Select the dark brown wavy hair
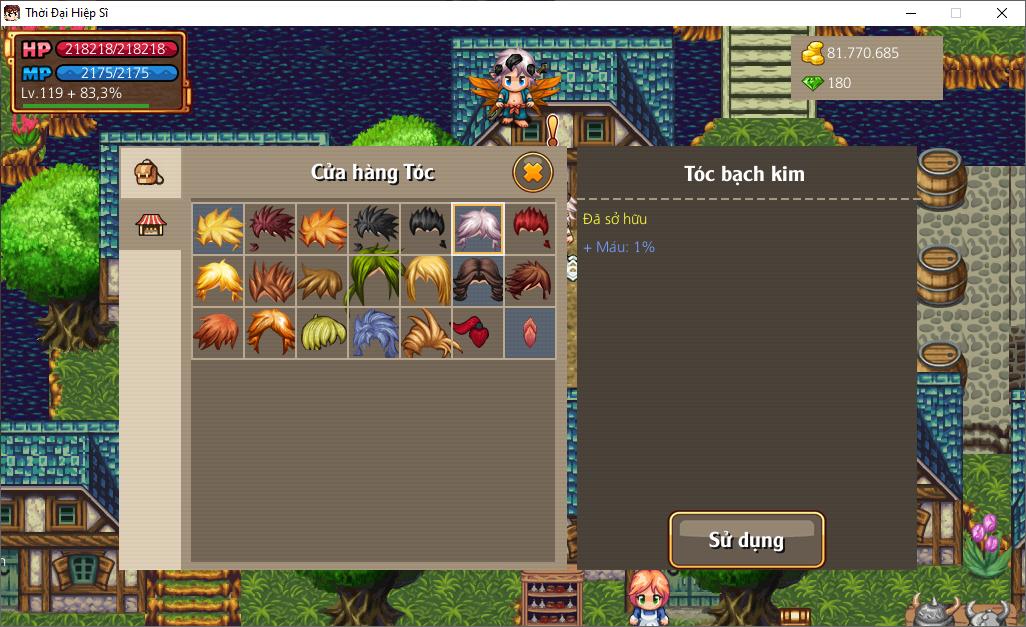 click(x=478, y=280)
